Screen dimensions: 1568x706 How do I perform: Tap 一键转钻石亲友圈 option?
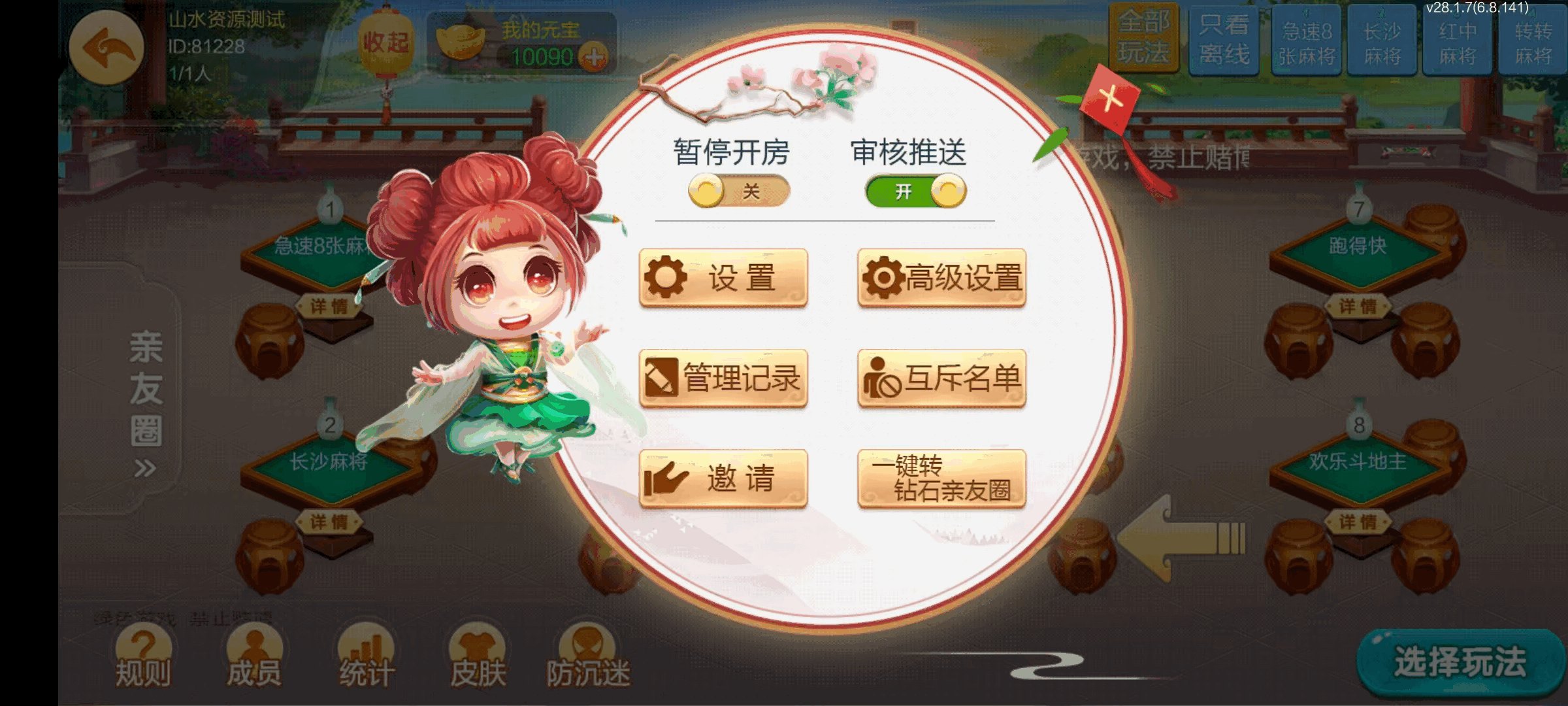[943, 479]
